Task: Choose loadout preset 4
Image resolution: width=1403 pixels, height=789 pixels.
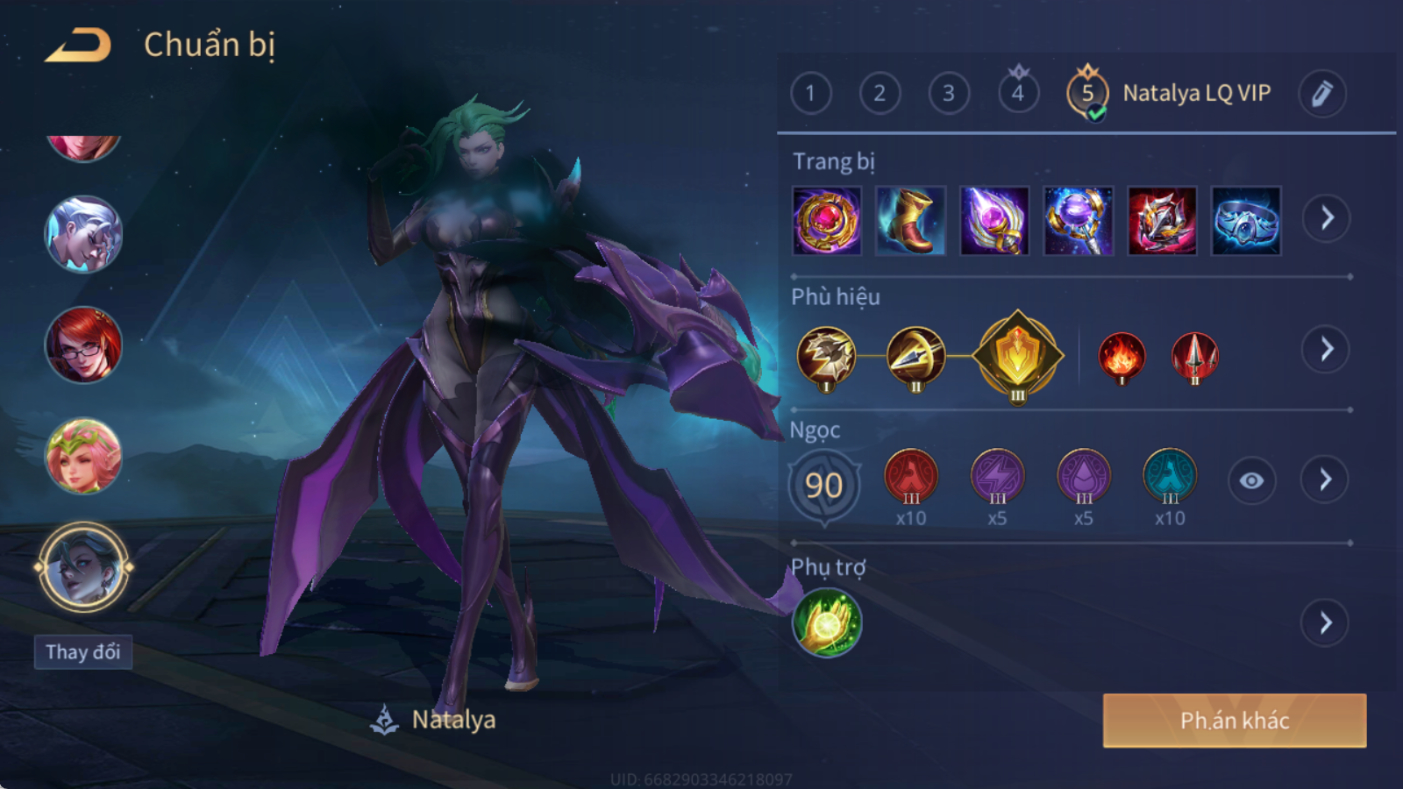Action: (1018, 94)
